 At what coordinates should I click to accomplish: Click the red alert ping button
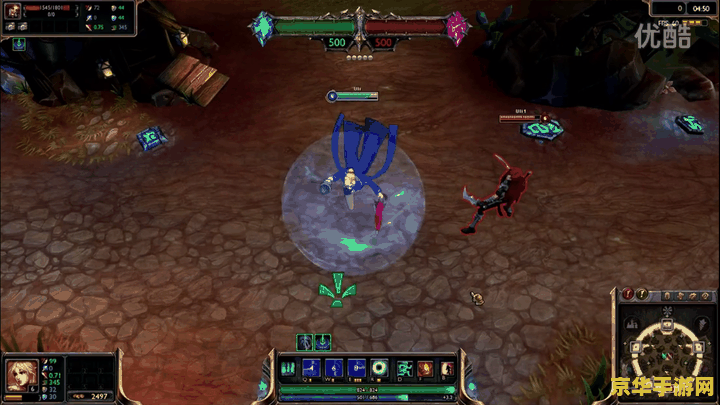tap(628, 295)
